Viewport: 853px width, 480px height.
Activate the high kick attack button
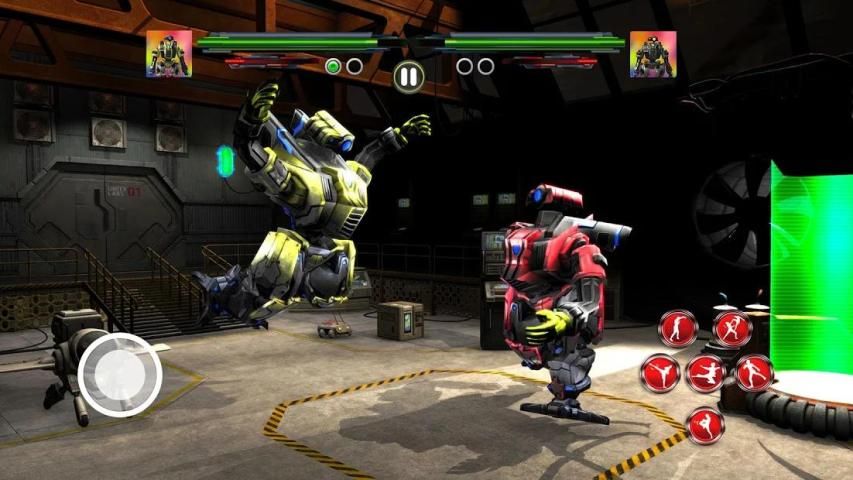[660, 373]
